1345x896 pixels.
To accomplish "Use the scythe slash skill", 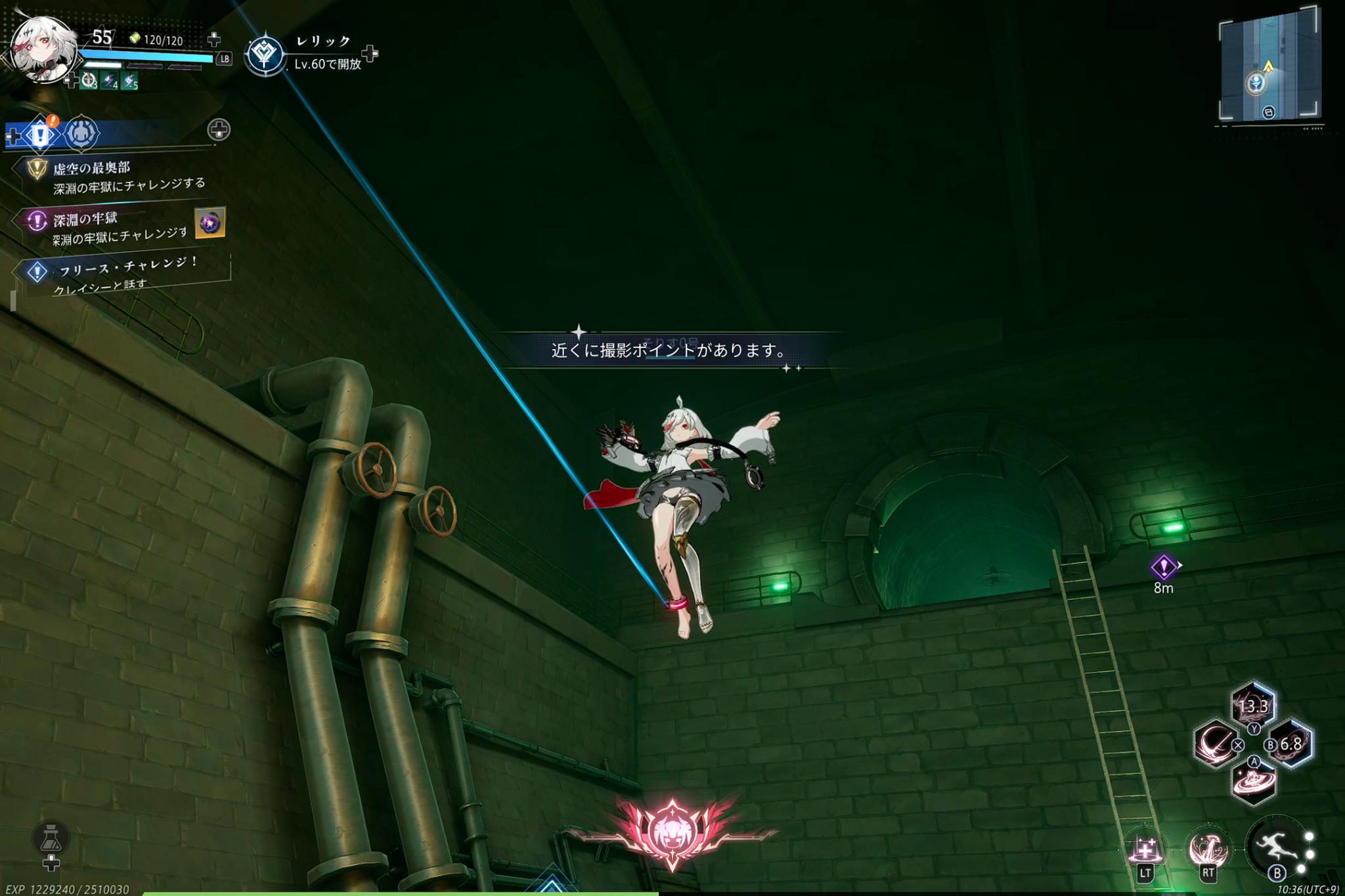I will [x=1215, y=744].
